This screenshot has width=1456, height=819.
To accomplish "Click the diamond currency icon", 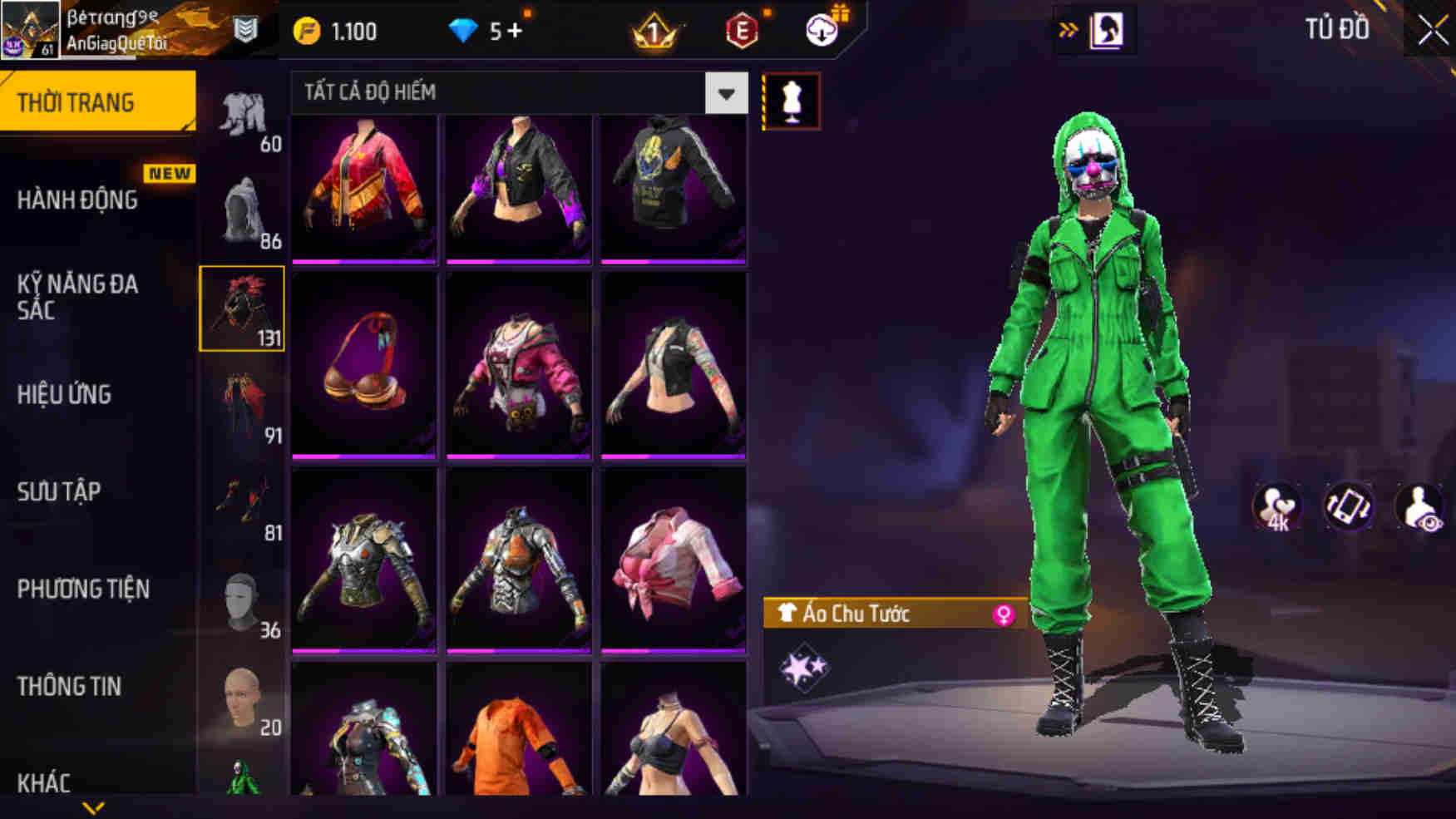I will coord(462,29).
